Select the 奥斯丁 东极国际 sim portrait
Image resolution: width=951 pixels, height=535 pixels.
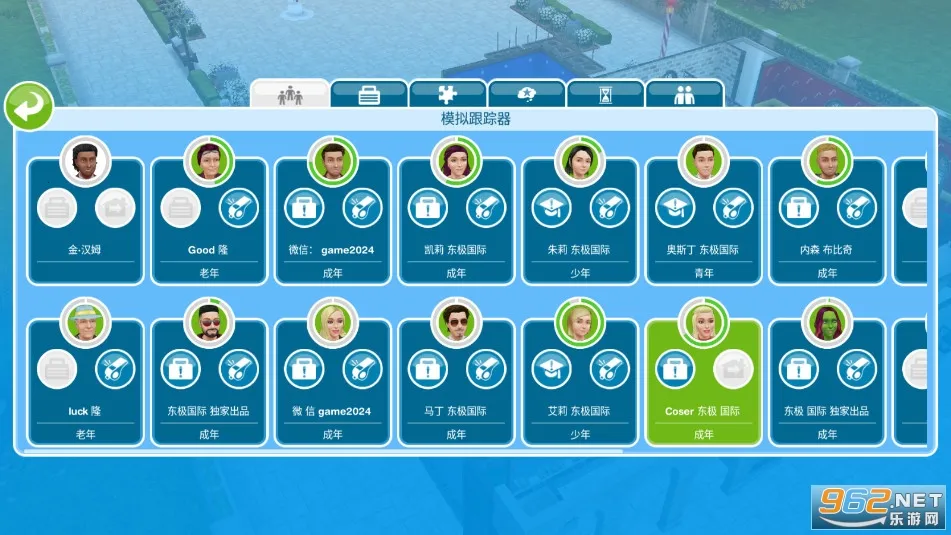pyautogui.click(x=704, y=160)
